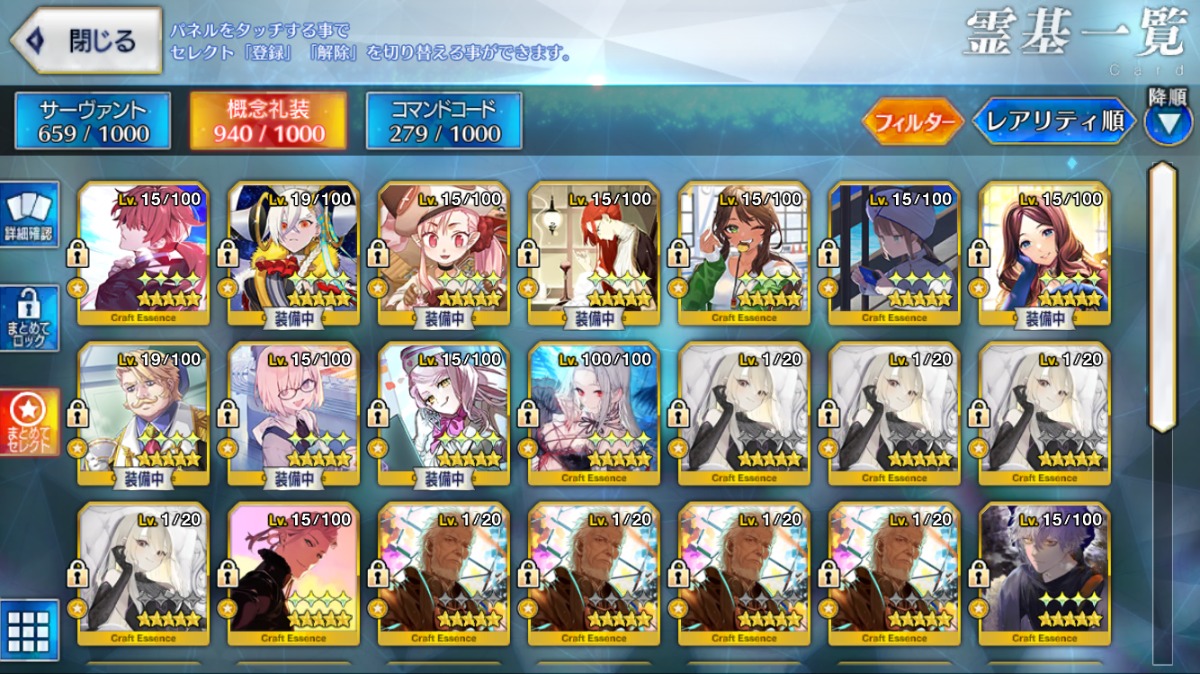This screenshot has width=1200, height=674.
Task: Change sorting via レアリティ順 button
Action: (x=1054, y=122)
